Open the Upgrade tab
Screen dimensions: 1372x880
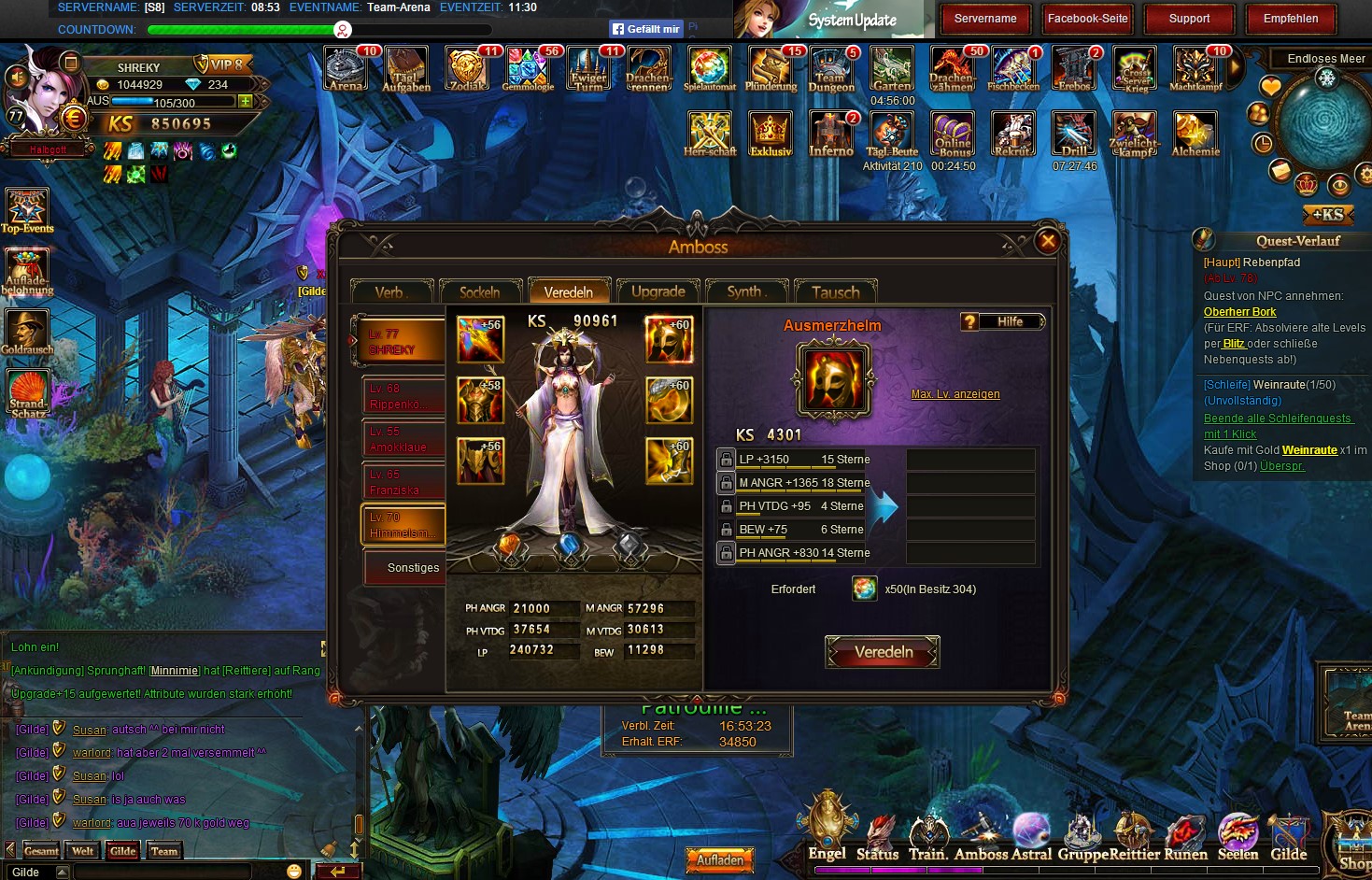point(658,291)
